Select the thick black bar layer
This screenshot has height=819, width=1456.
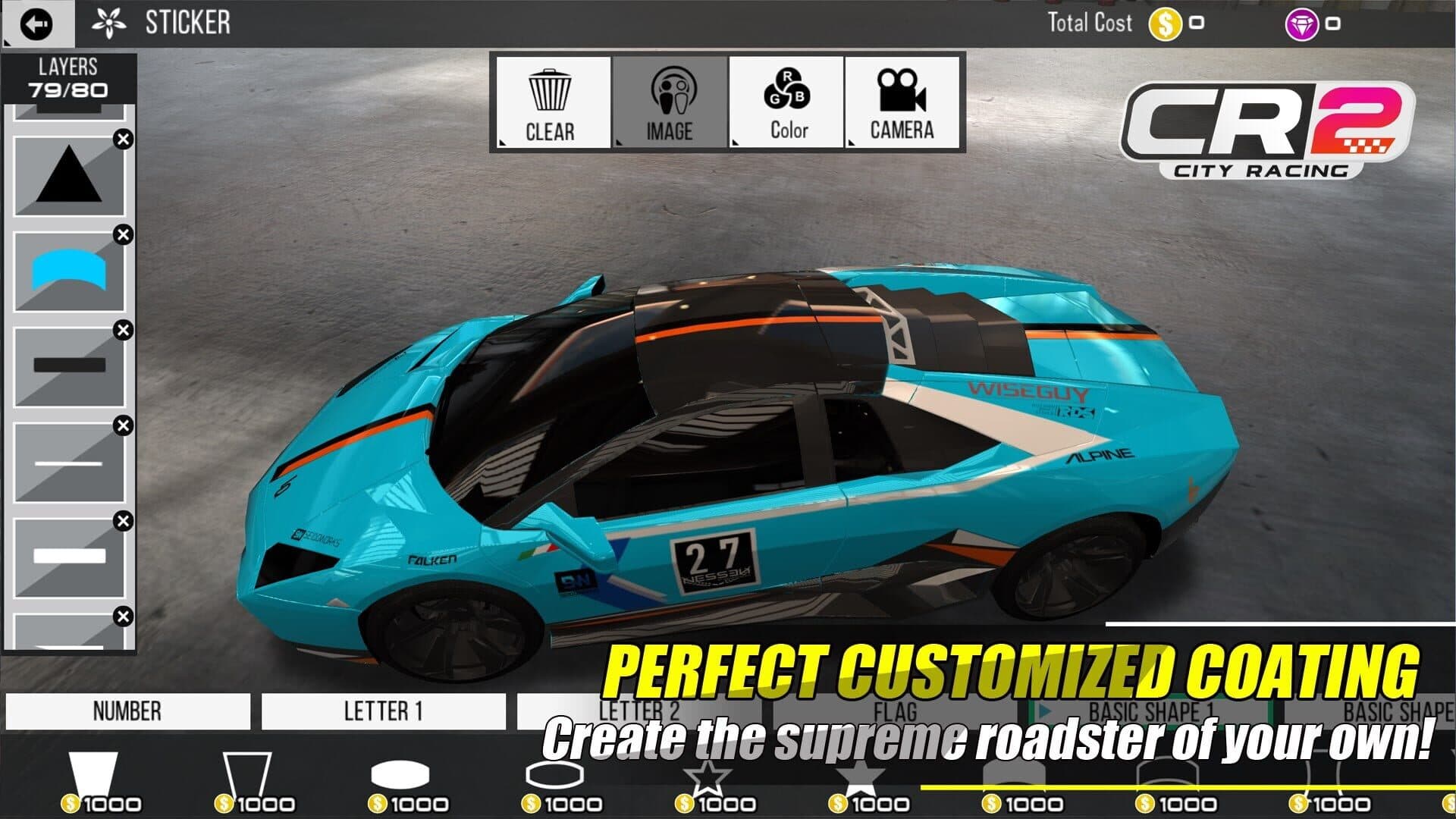(69, 366)
